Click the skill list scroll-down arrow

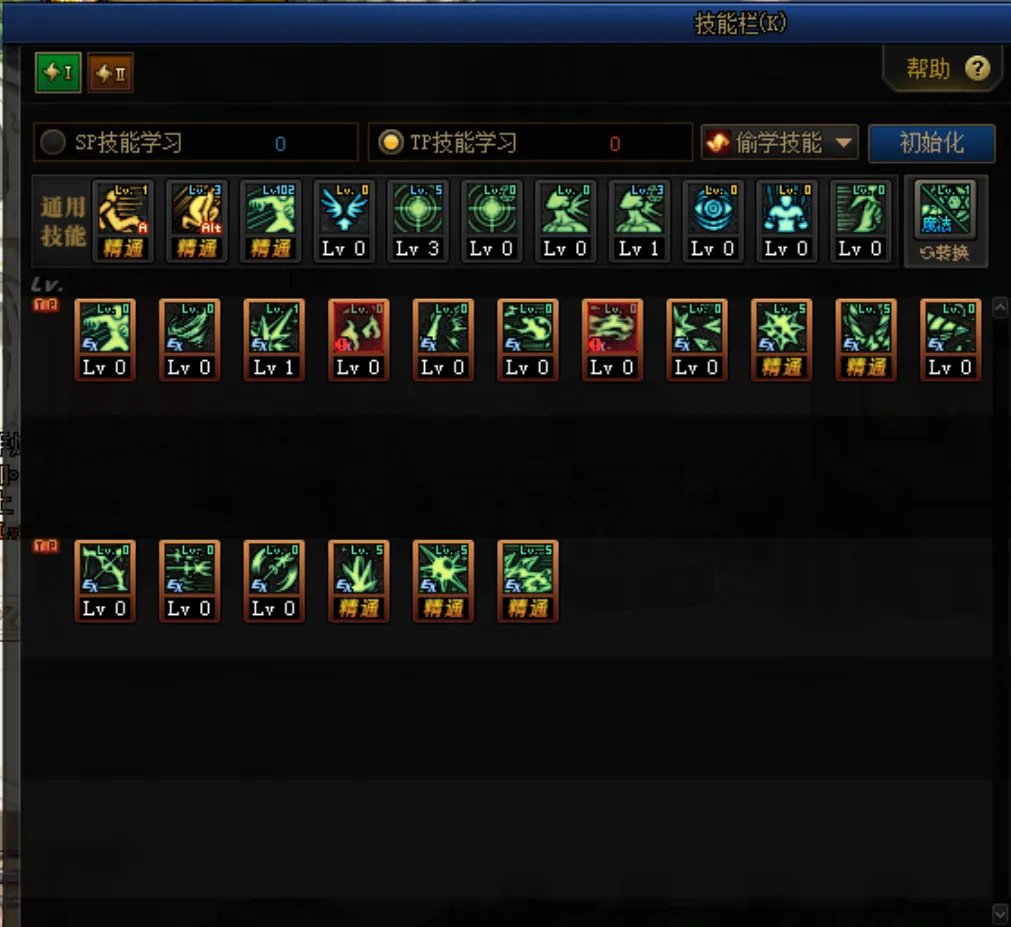pos(999,913)
